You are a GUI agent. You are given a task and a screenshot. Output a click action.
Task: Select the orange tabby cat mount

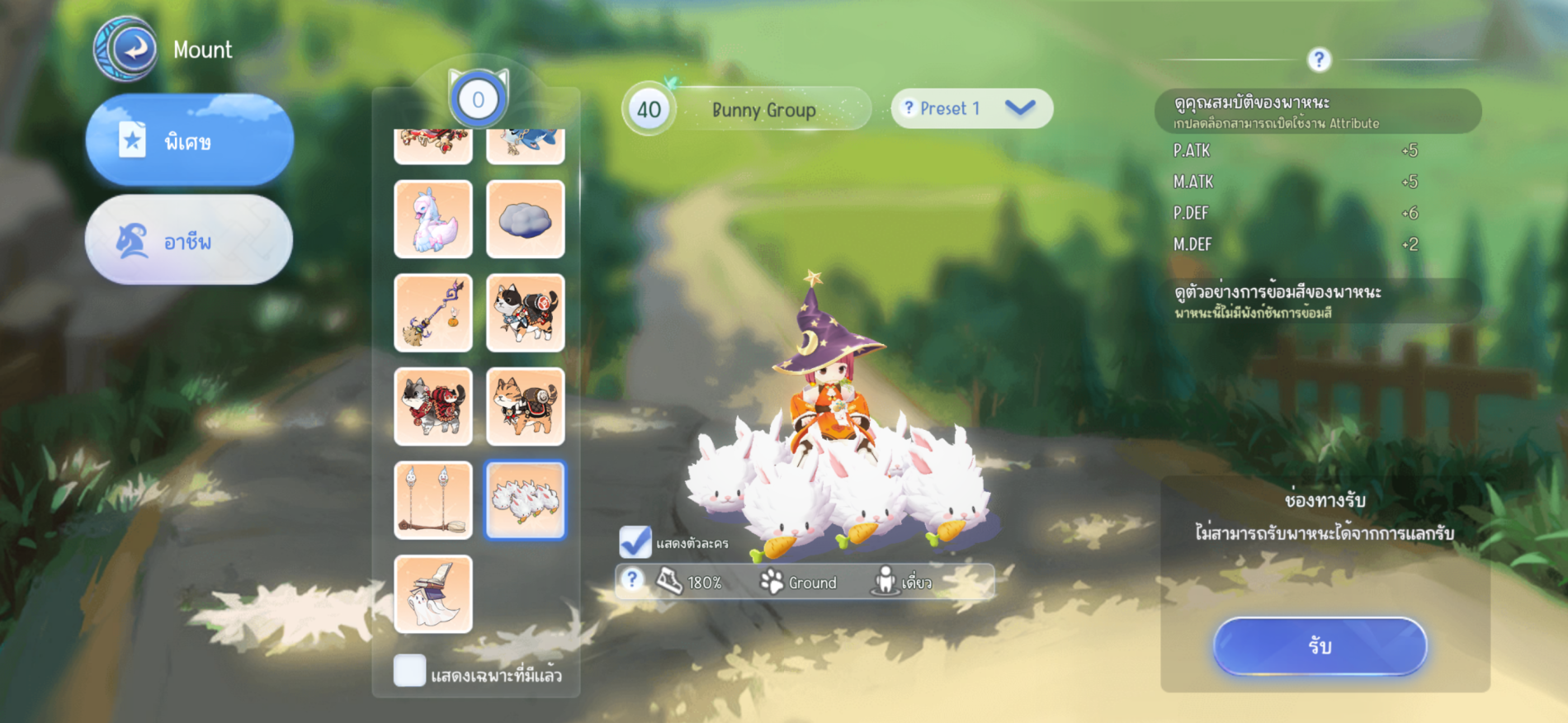click(x=526, y=407)
